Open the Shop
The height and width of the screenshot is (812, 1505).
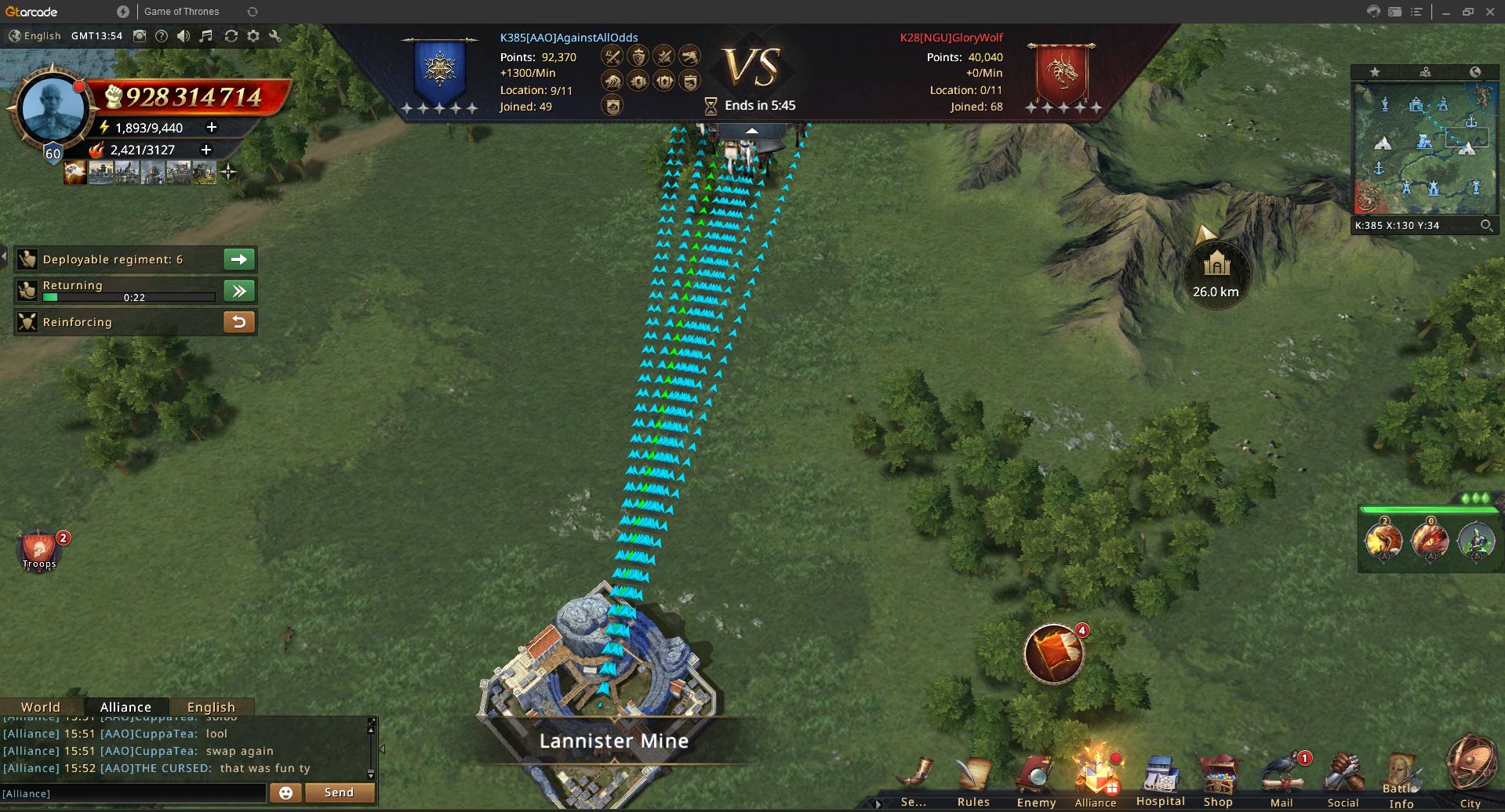click(x=1218, y=778)
